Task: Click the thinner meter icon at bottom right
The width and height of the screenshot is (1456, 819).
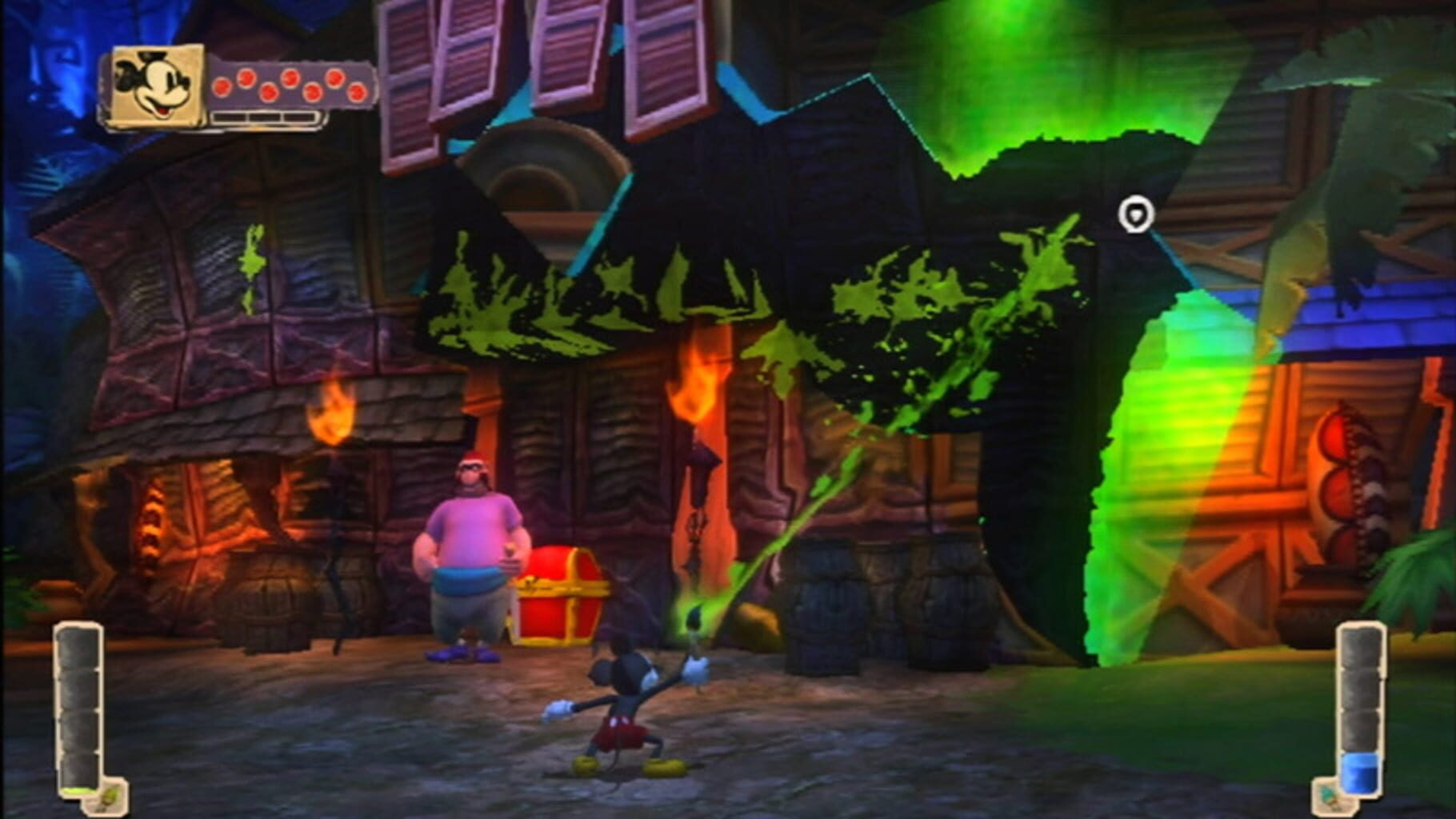Action: pos(1362,704)
